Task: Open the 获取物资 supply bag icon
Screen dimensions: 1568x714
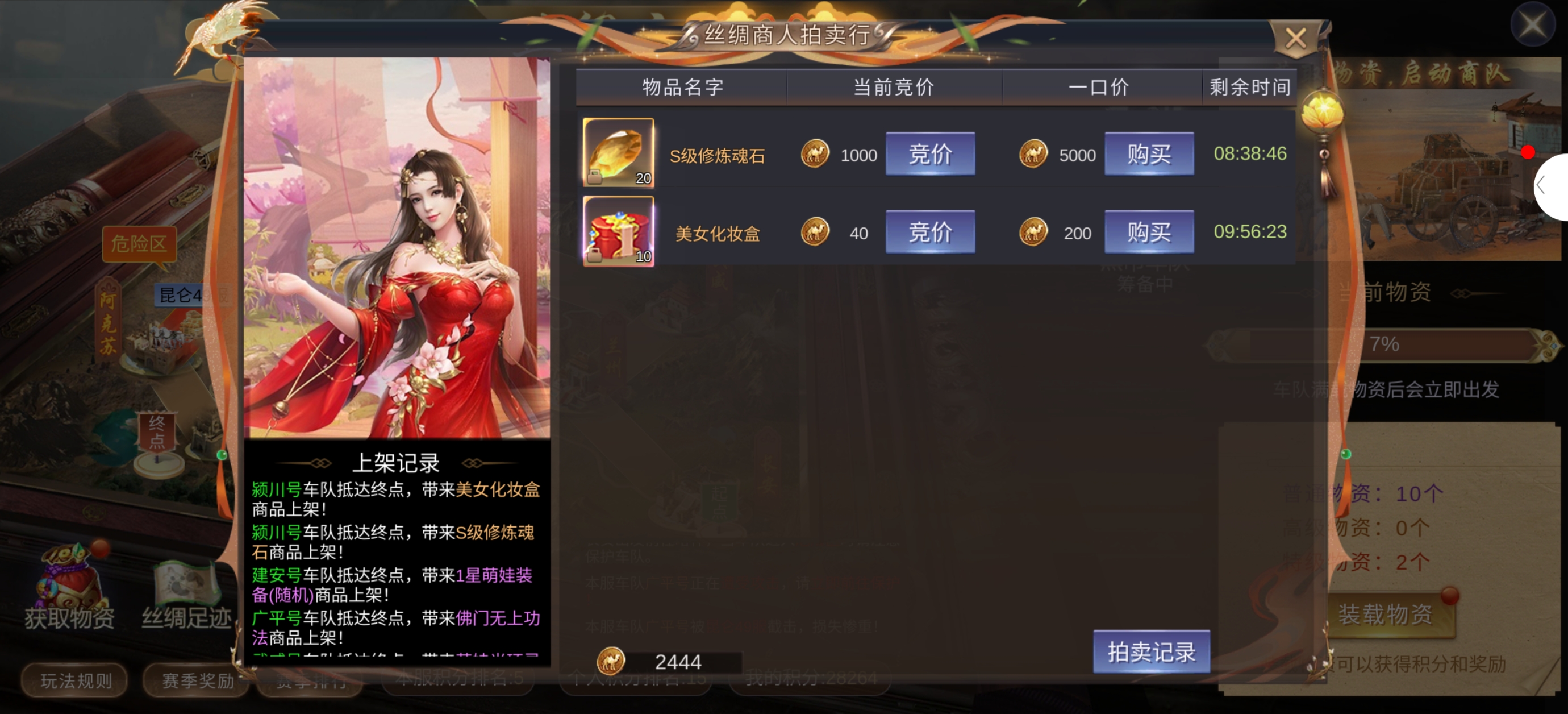Action: 70,586
